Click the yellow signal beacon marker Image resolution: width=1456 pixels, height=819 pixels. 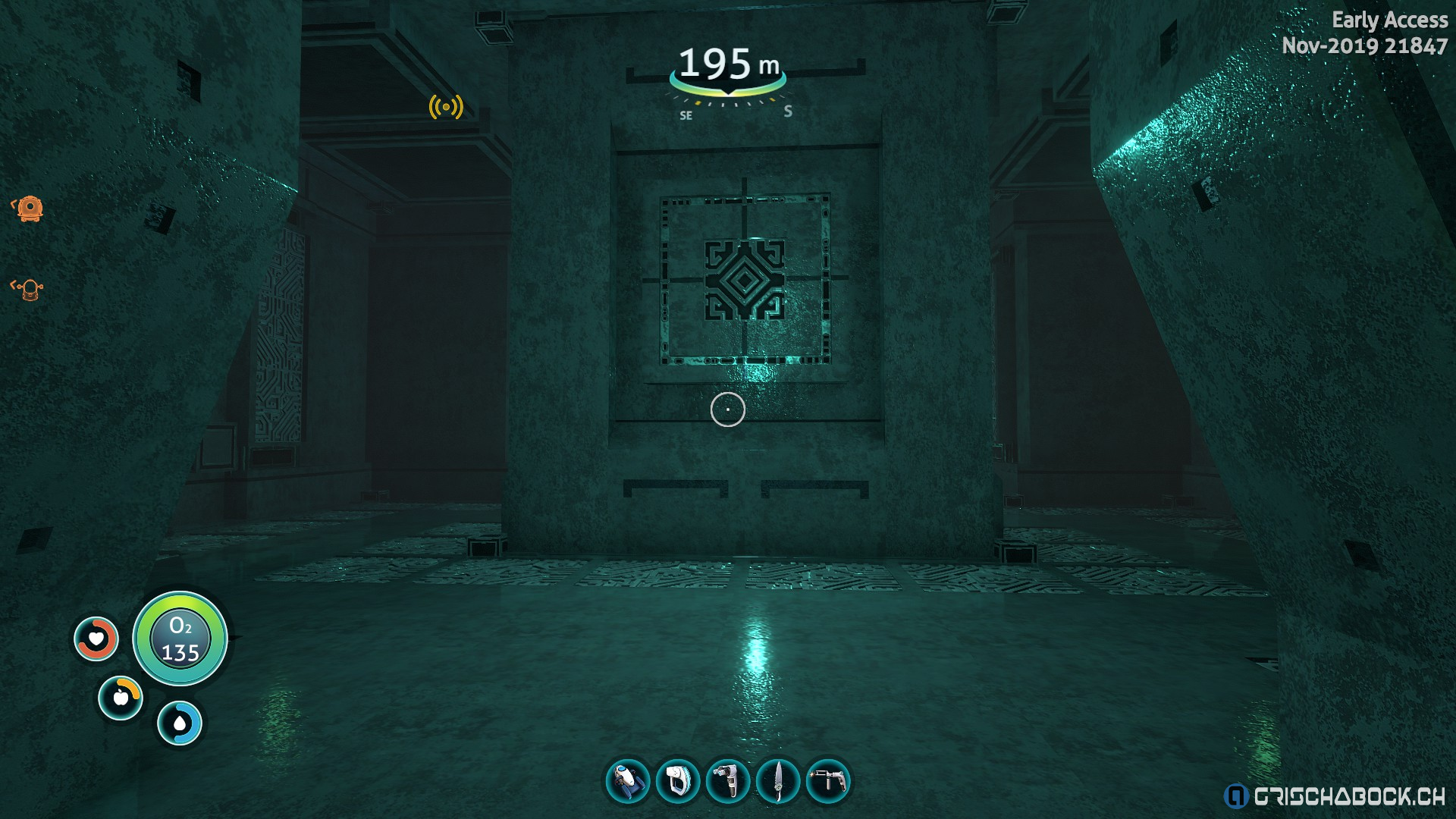pyautogui.click(x=446, y=107)
